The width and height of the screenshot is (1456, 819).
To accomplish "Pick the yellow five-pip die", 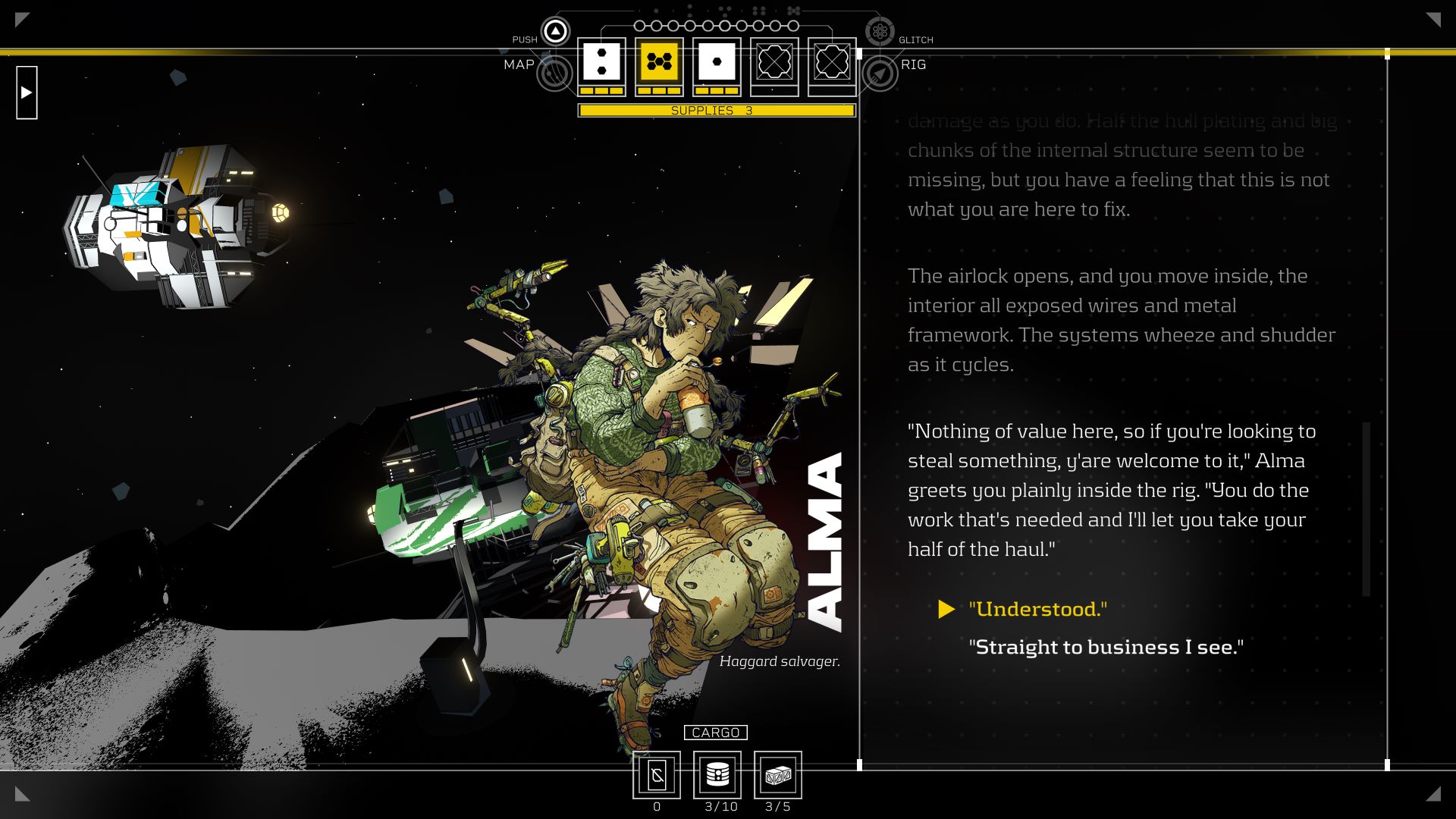I will click(659, 61).
